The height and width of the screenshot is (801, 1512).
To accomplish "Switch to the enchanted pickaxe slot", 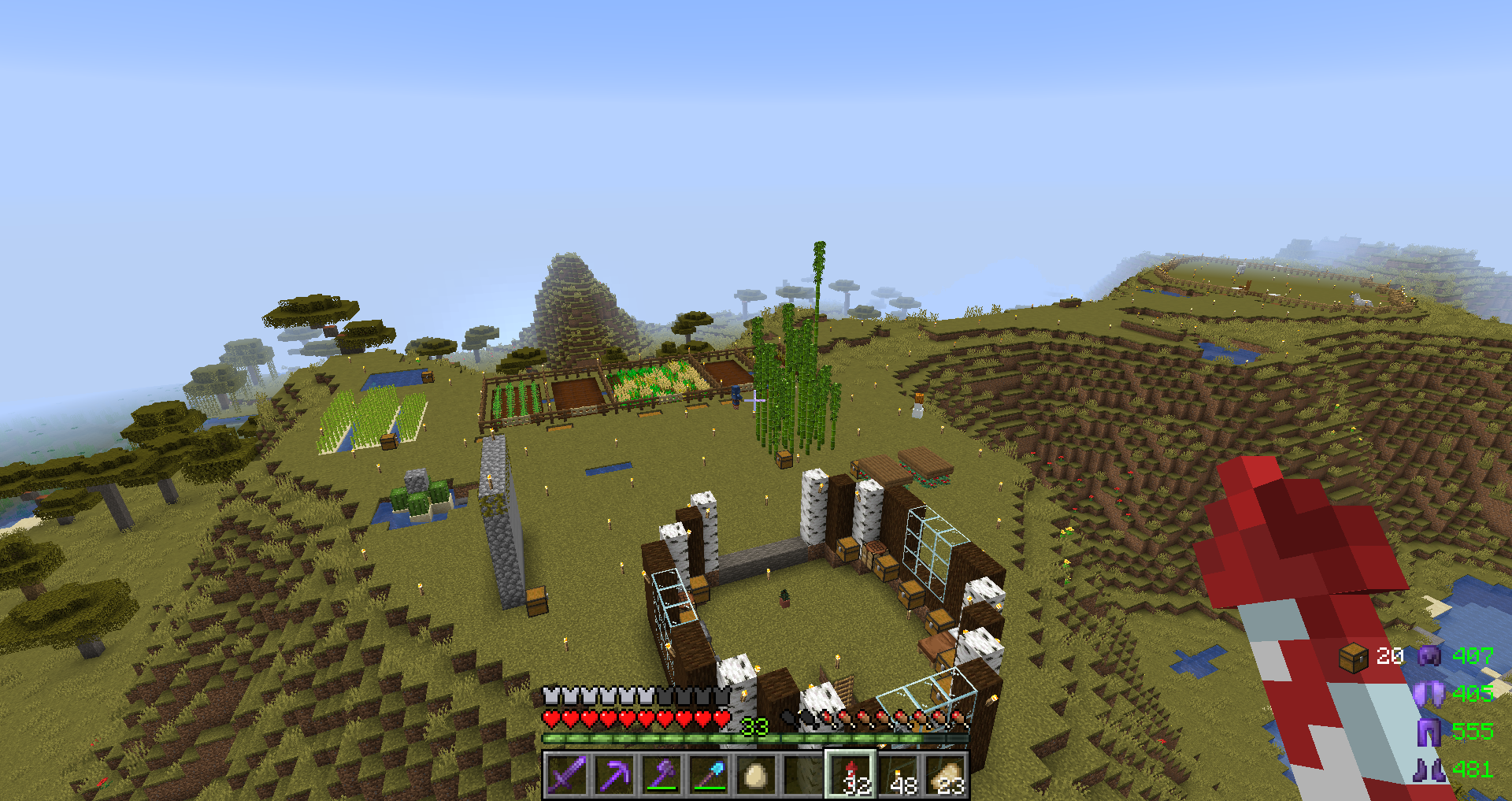I will [613, 775].
